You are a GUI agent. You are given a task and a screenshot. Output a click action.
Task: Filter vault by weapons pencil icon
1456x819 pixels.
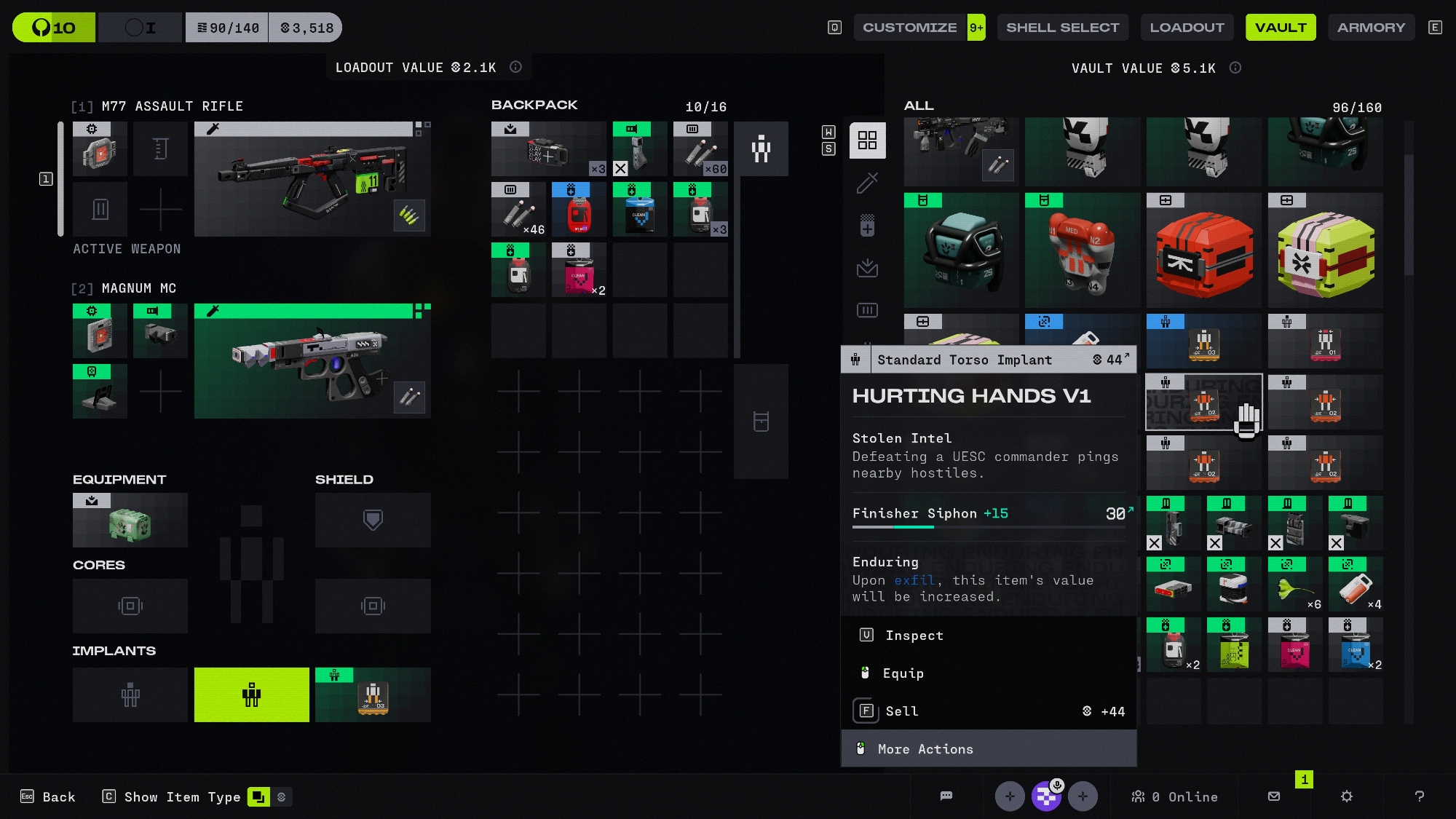[867, 183]
